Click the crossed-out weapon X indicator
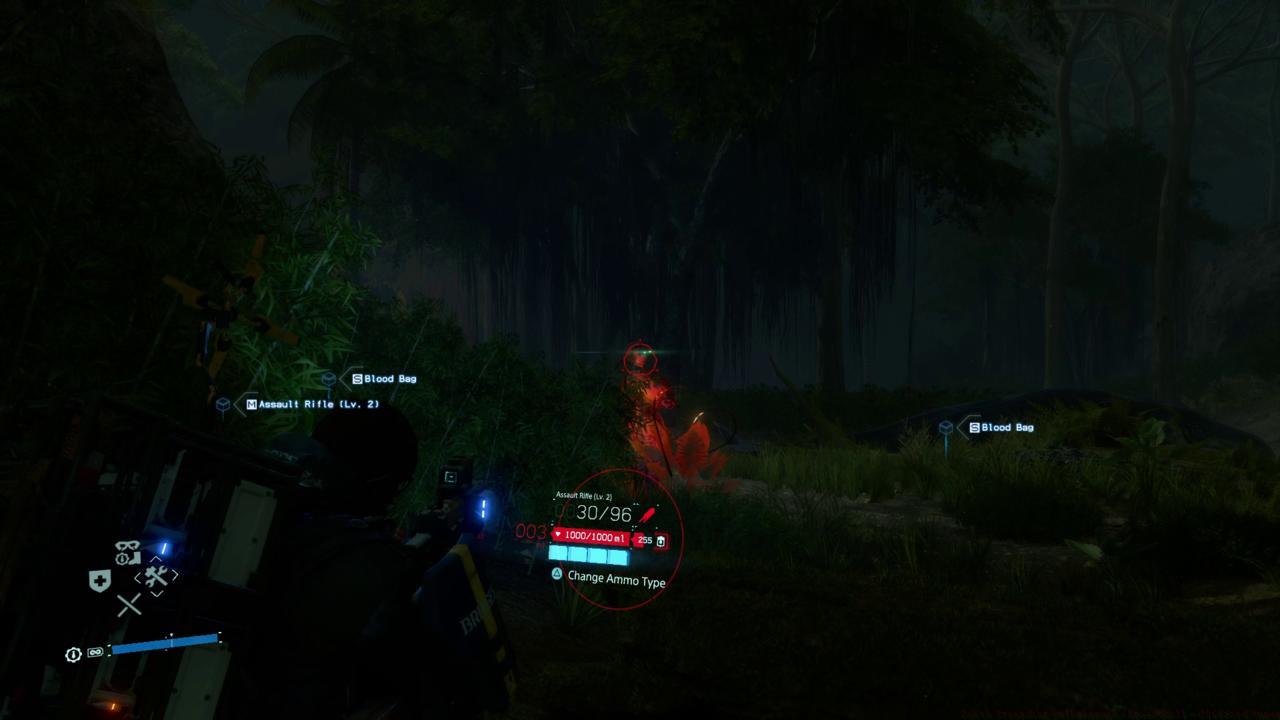Viewport: 1280px width, 720px height. click(x=129, y=603)
